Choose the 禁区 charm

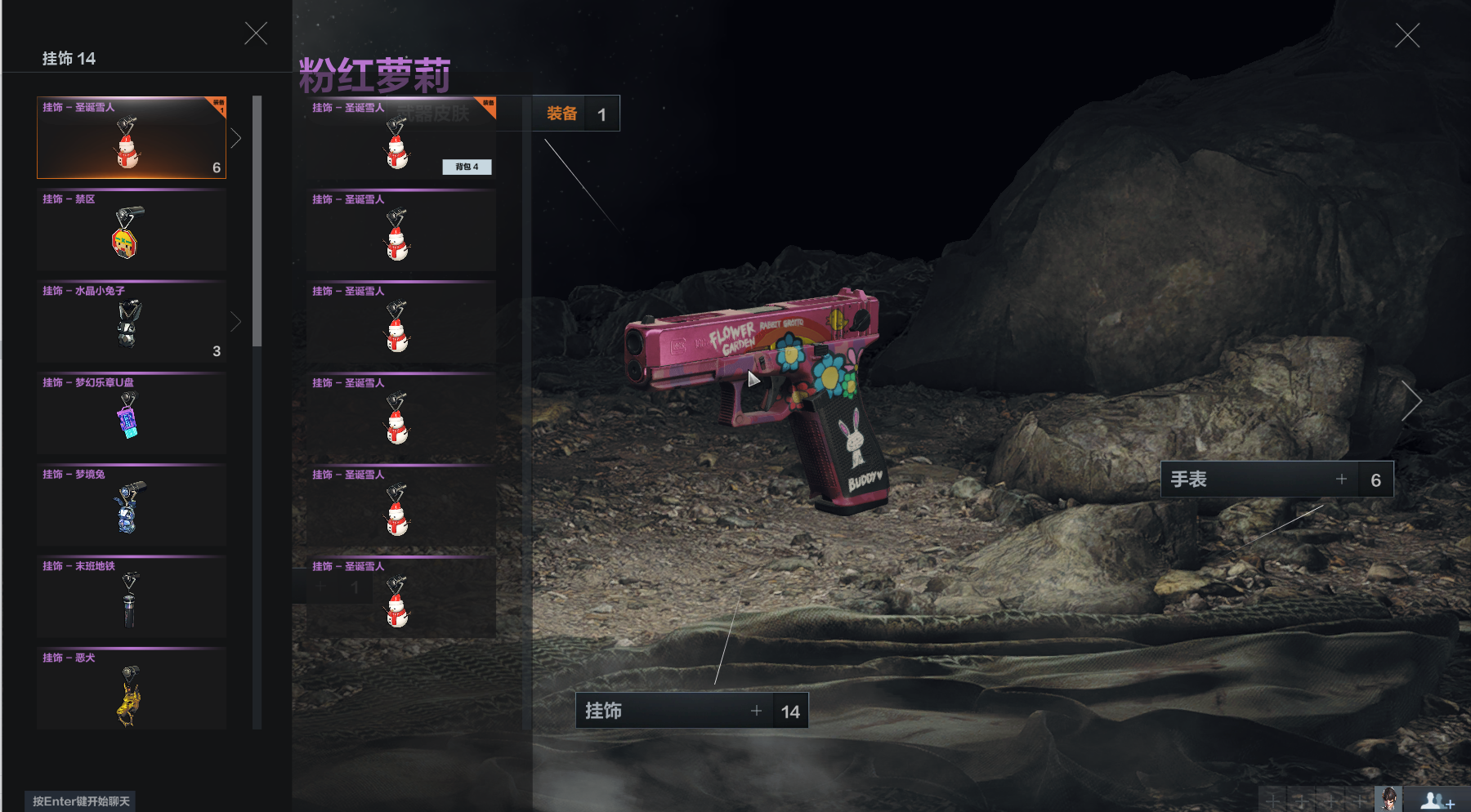pos(131,230)
